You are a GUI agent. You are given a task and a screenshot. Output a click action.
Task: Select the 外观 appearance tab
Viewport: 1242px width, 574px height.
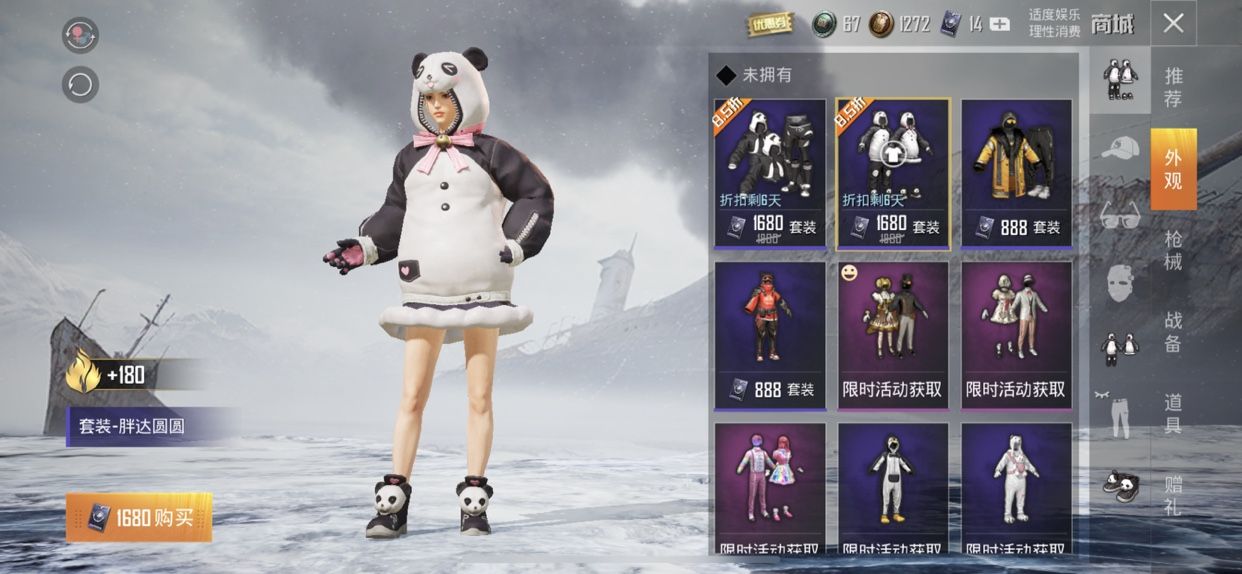coord(1173,168)
